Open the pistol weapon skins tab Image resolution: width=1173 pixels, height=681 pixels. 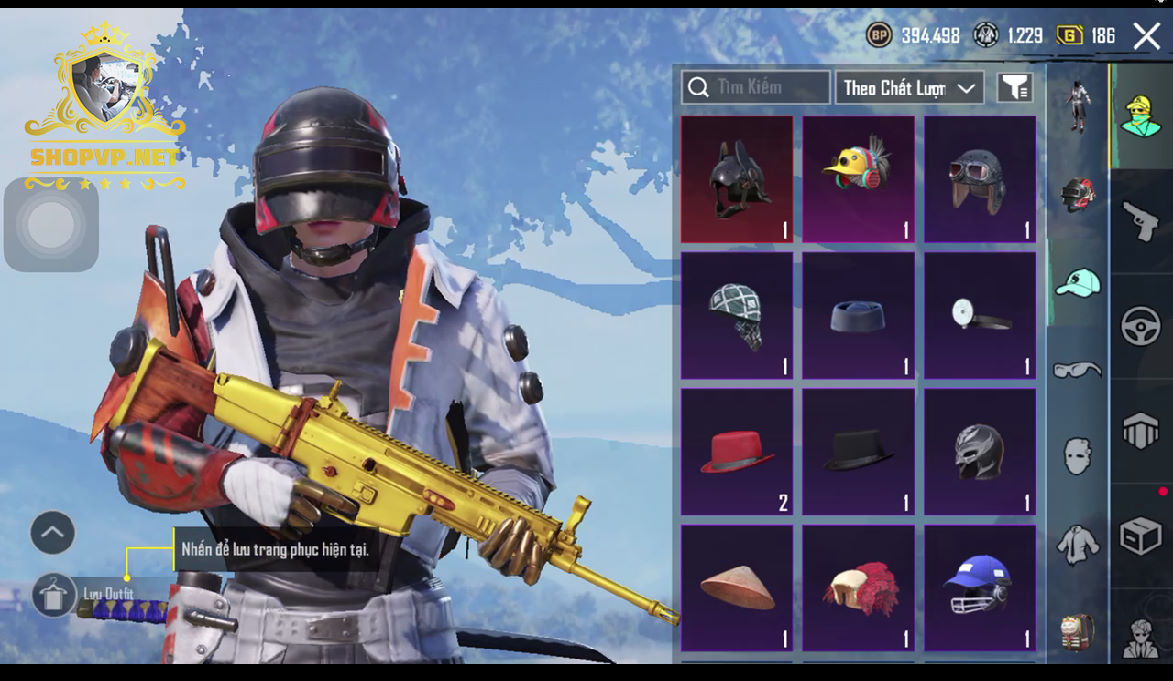(1140, 222)
